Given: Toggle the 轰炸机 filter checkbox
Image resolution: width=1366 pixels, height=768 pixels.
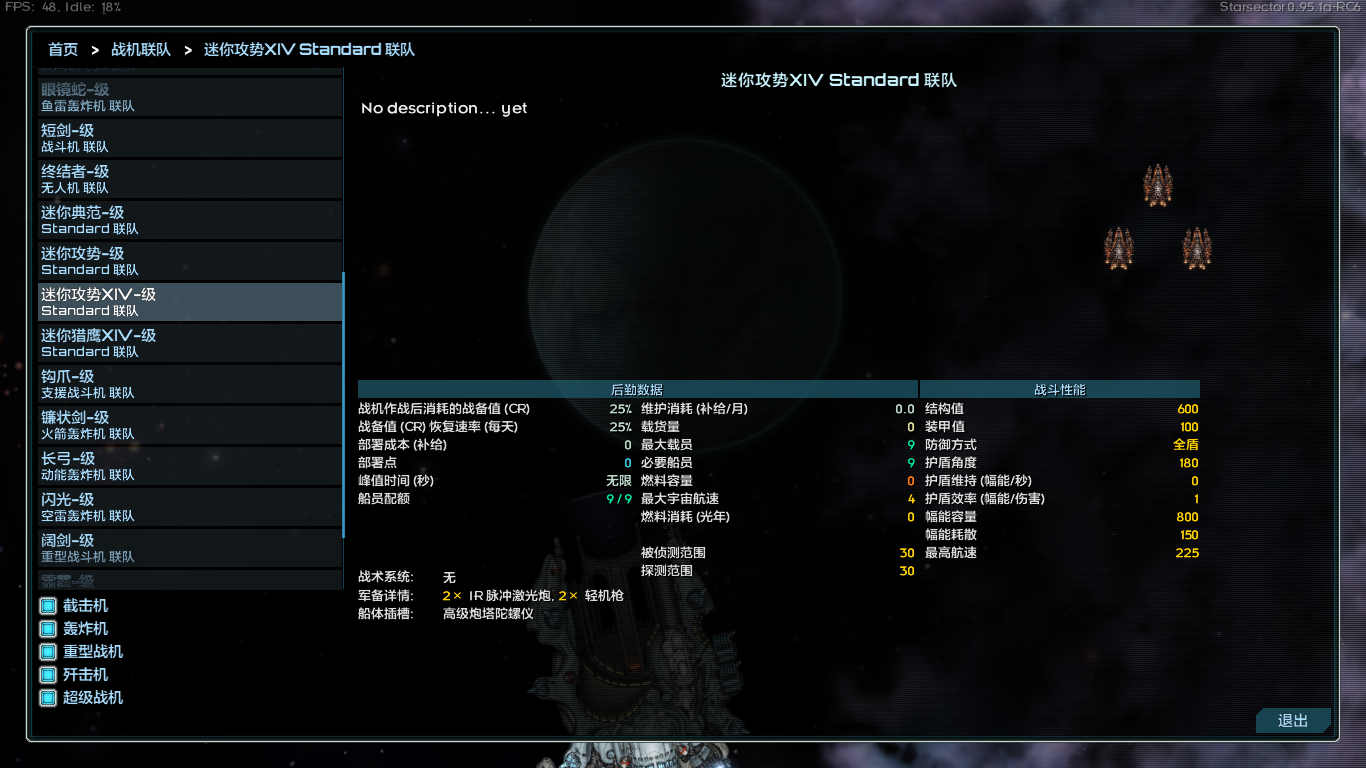Looking at the screenshot, I should (x=46, y=628).
